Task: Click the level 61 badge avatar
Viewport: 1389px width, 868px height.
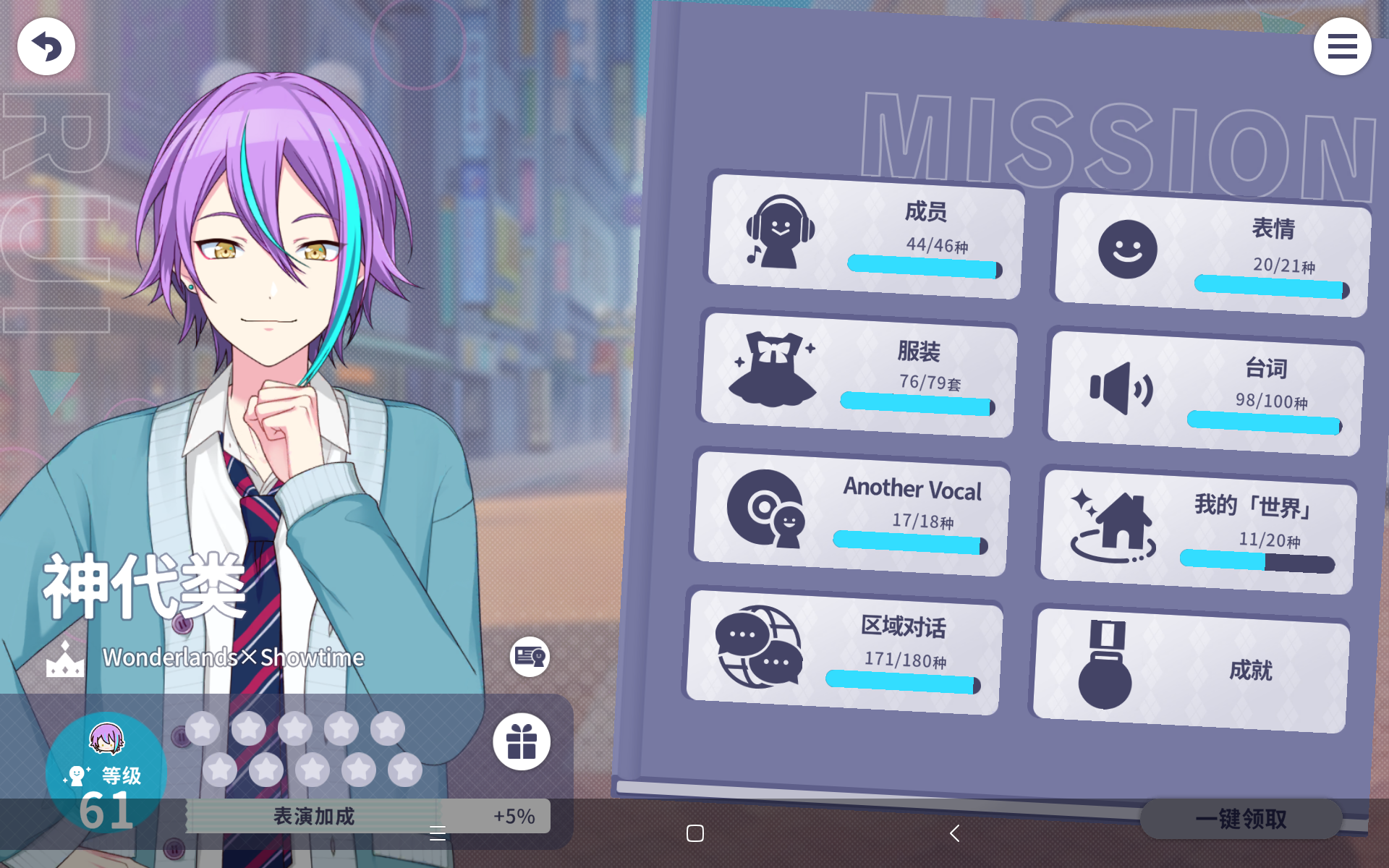Action: coord(107,770)
